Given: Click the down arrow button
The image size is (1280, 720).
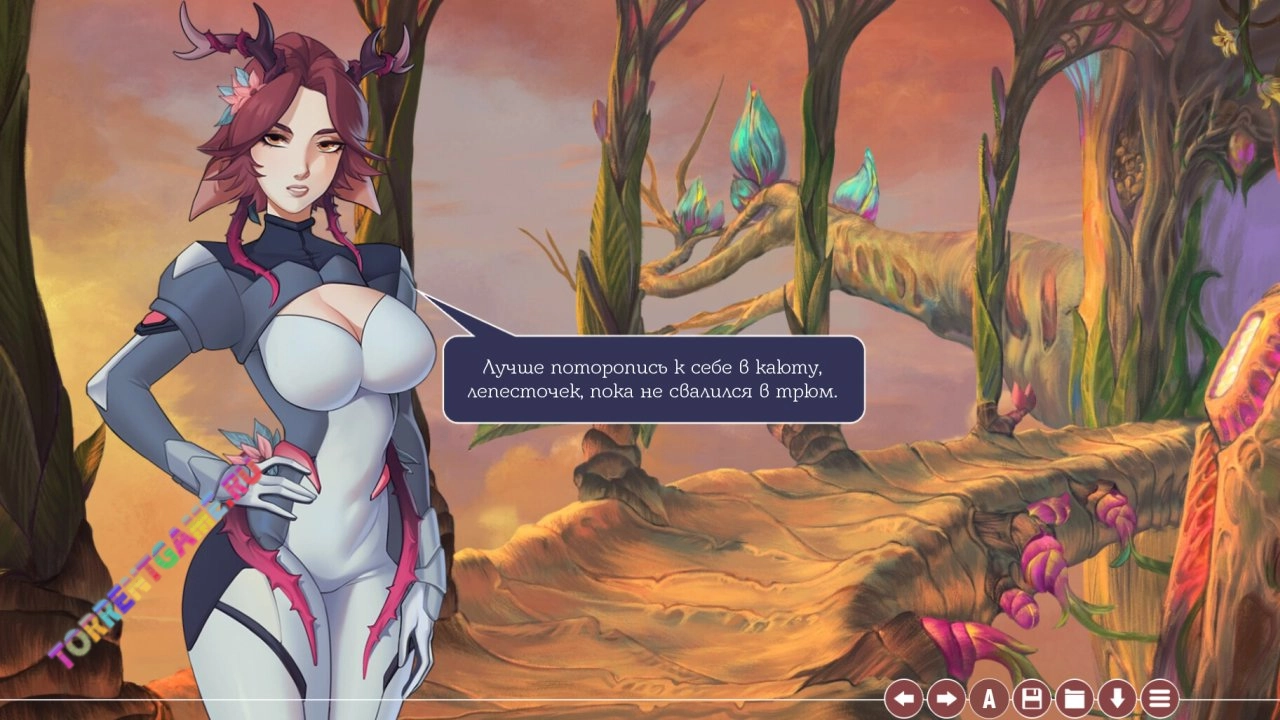Looking at the screenshot, I should 1116,698.
